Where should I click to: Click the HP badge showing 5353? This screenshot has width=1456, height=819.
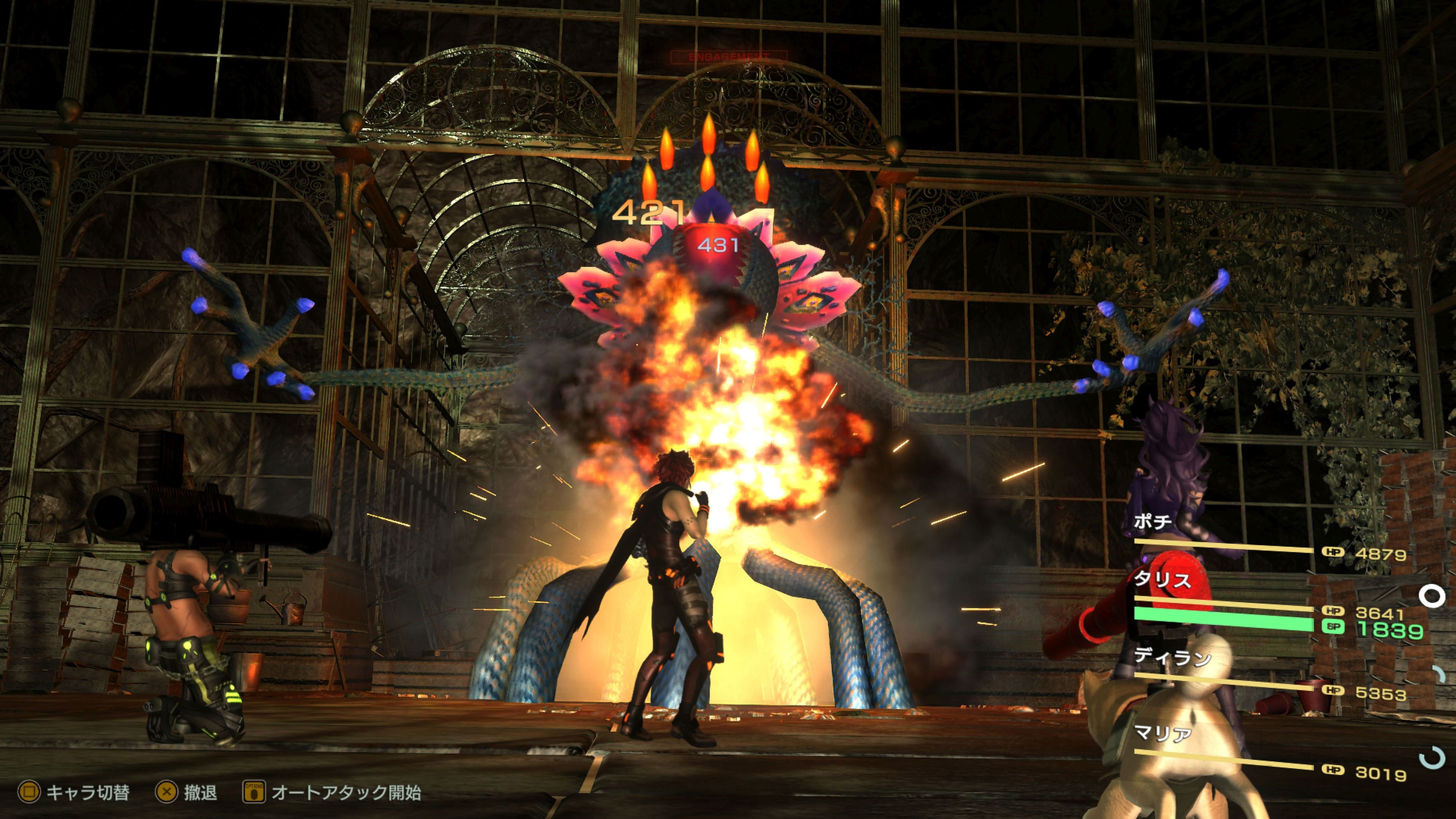(1334, 691)
